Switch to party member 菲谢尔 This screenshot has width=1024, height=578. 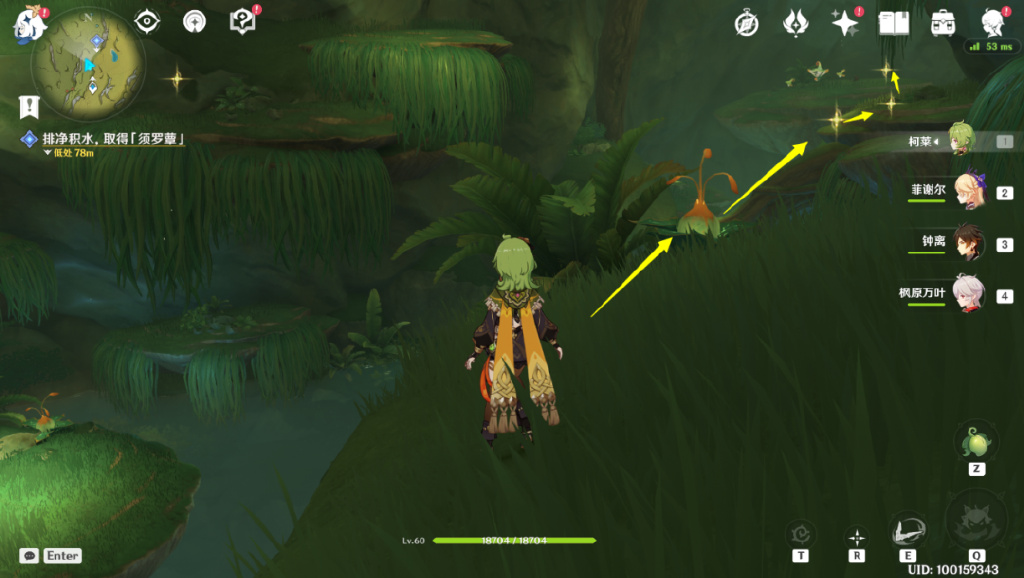(x=968, y=192)
